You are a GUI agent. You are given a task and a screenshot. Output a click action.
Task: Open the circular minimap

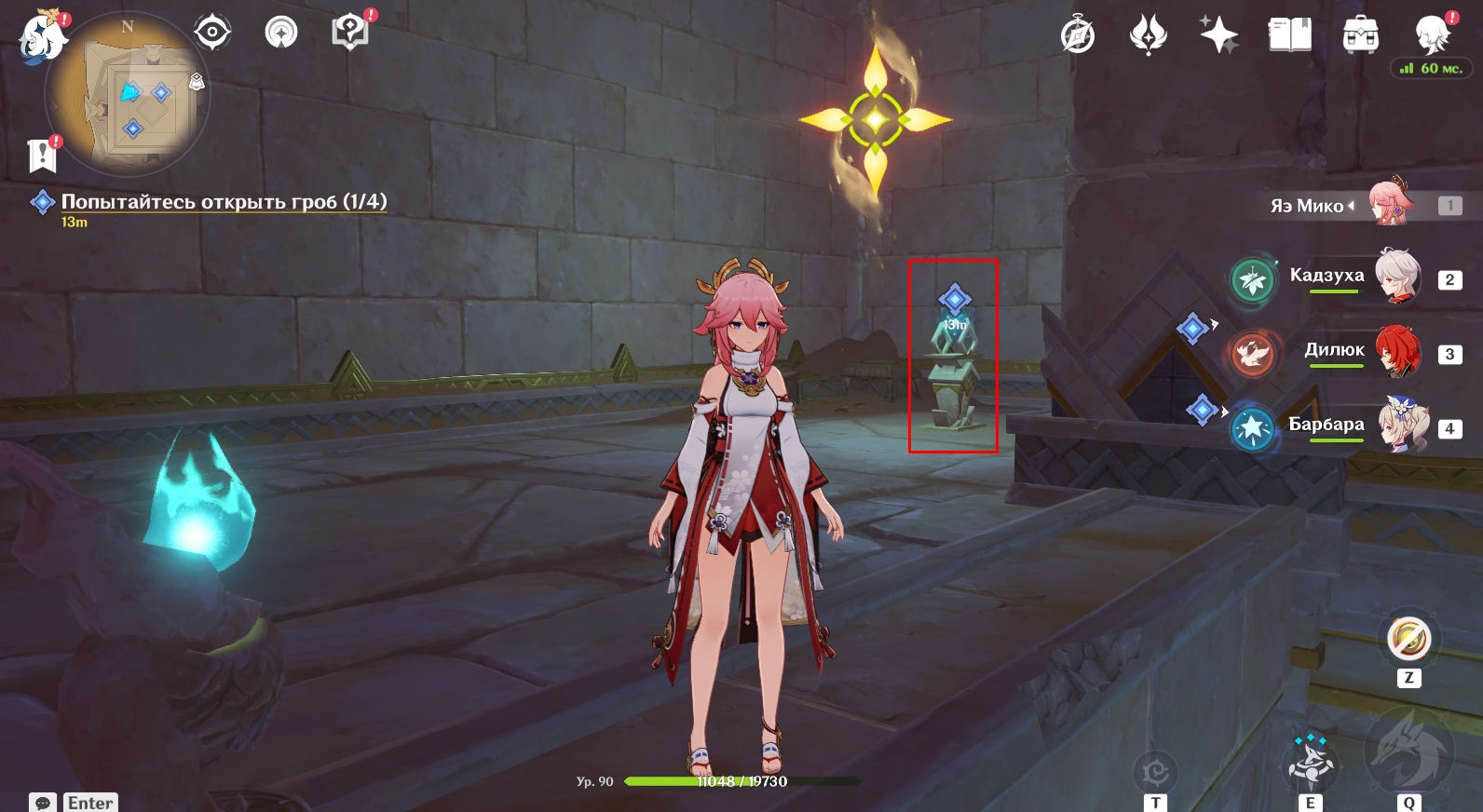[x=128, y=95]
